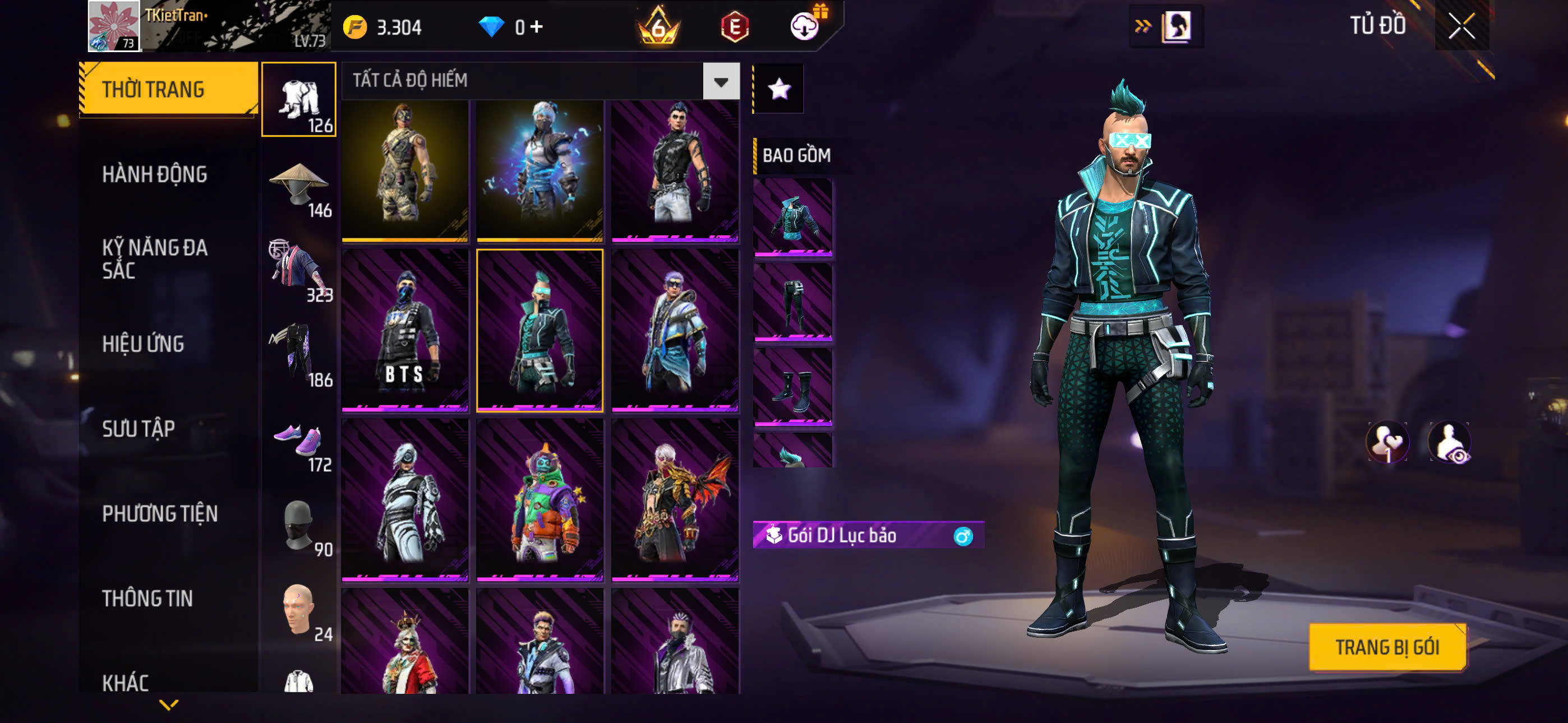The image size is (1568, 723).
Task: Select the conical hat headwear category
Action: tap(299, 186)
